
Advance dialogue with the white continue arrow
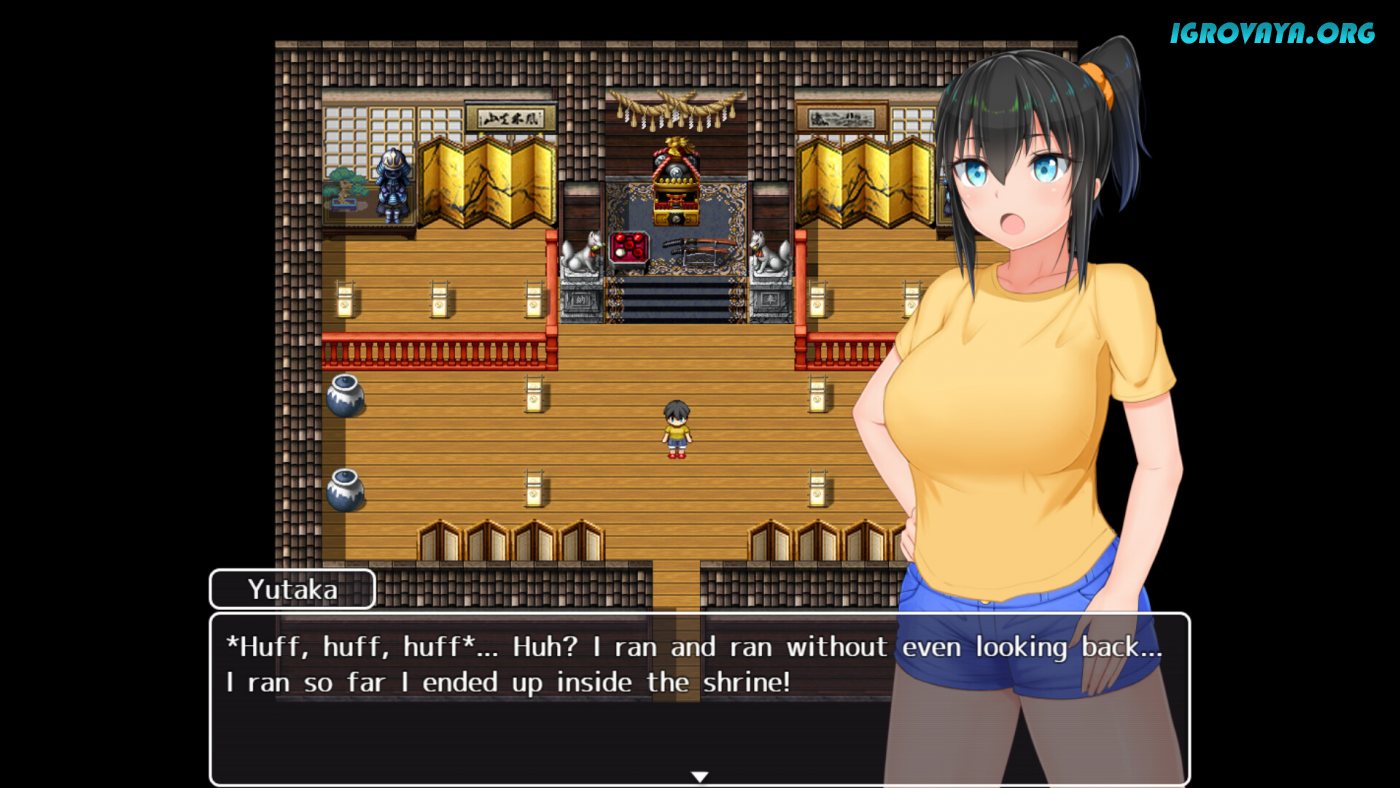click(700, 776)
